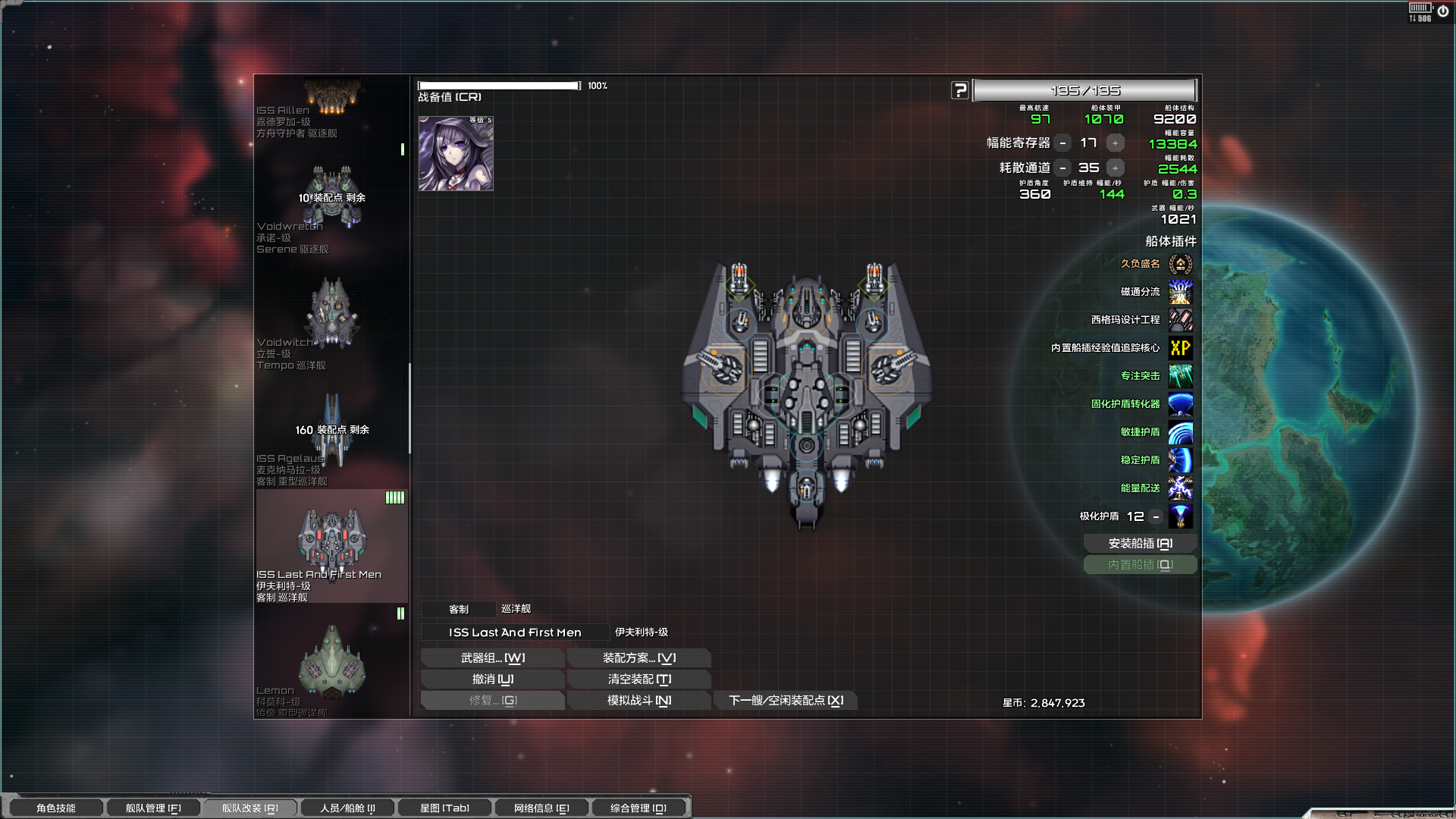Click the 撤消 undo button
The image size is (1456, 819).
[492, 679]
